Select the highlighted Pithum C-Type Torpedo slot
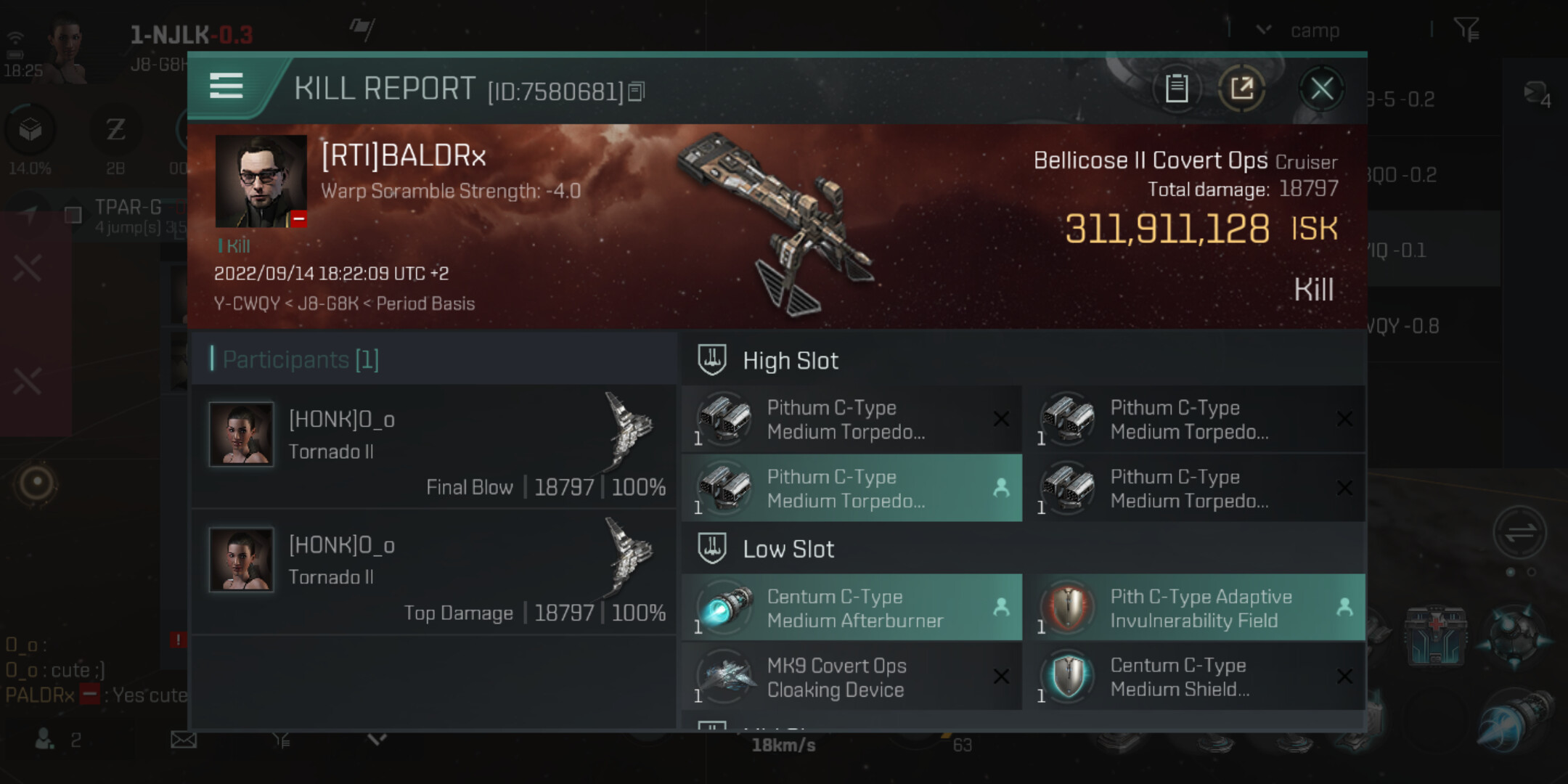The image size is (1568, 784). 852,489
